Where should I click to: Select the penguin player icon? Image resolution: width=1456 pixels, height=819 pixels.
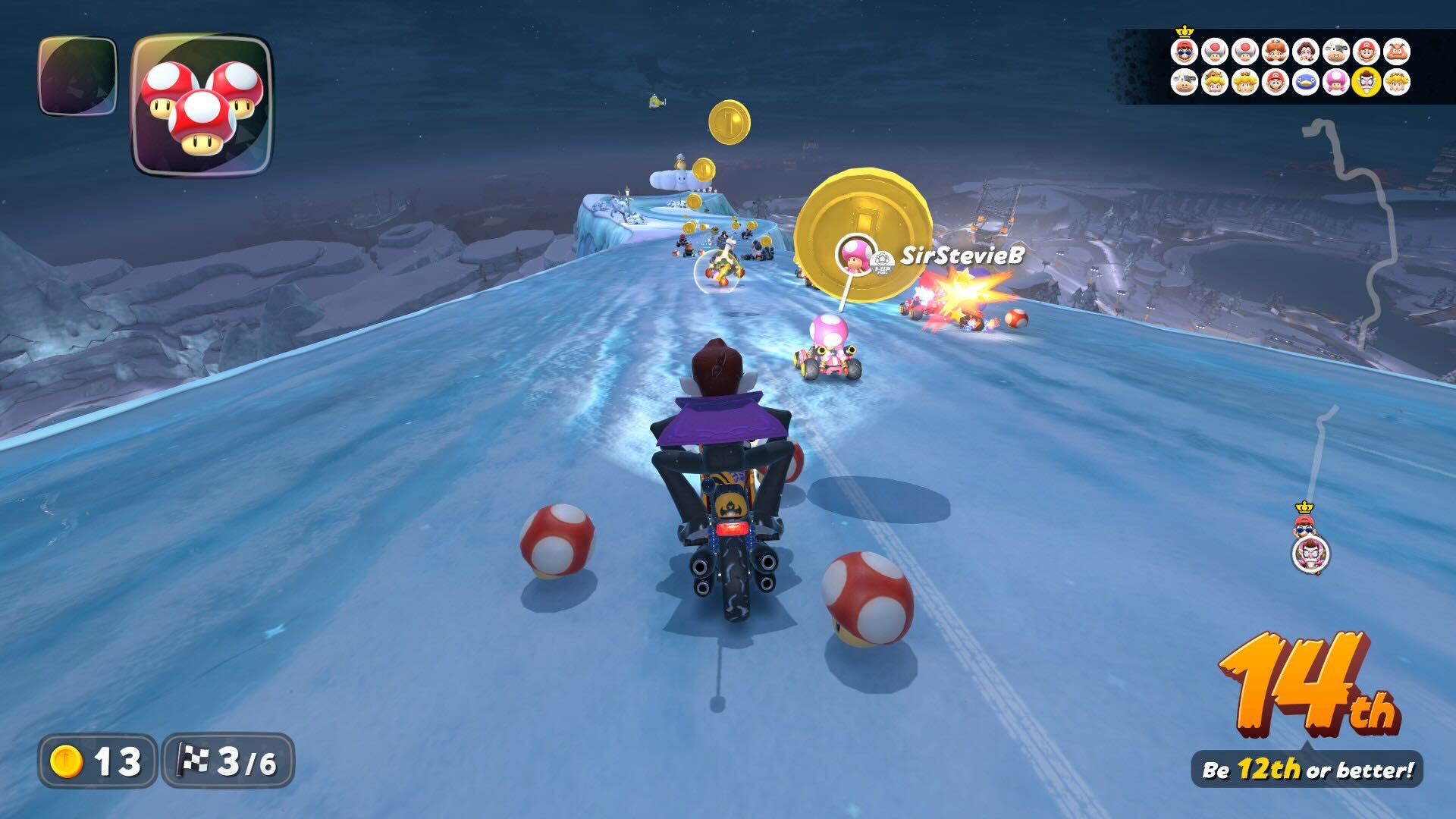pos(1307,83)
